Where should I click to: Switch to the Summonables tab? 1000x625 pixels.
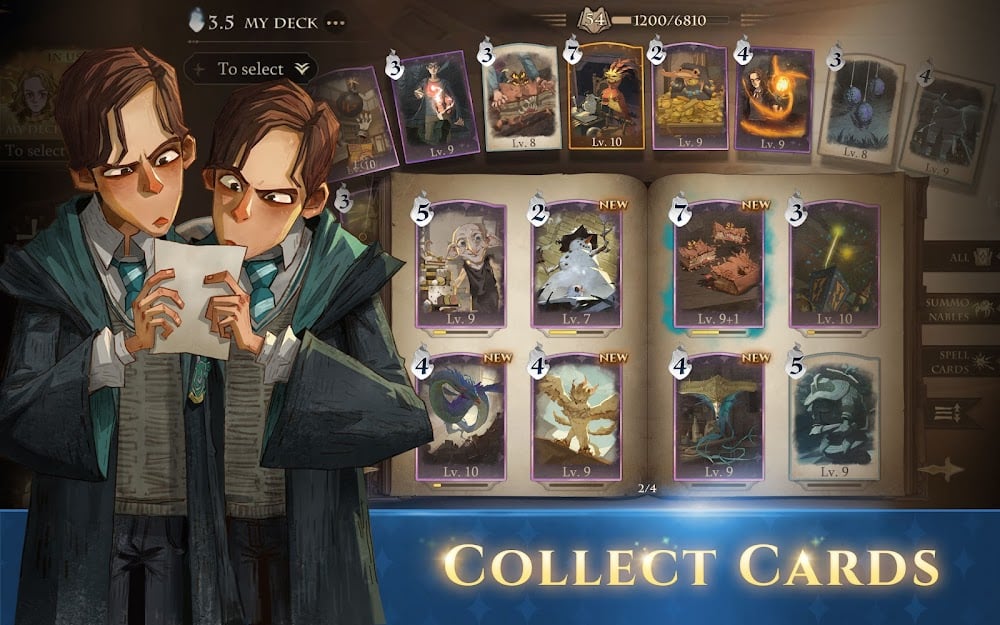tap(962, 308)
